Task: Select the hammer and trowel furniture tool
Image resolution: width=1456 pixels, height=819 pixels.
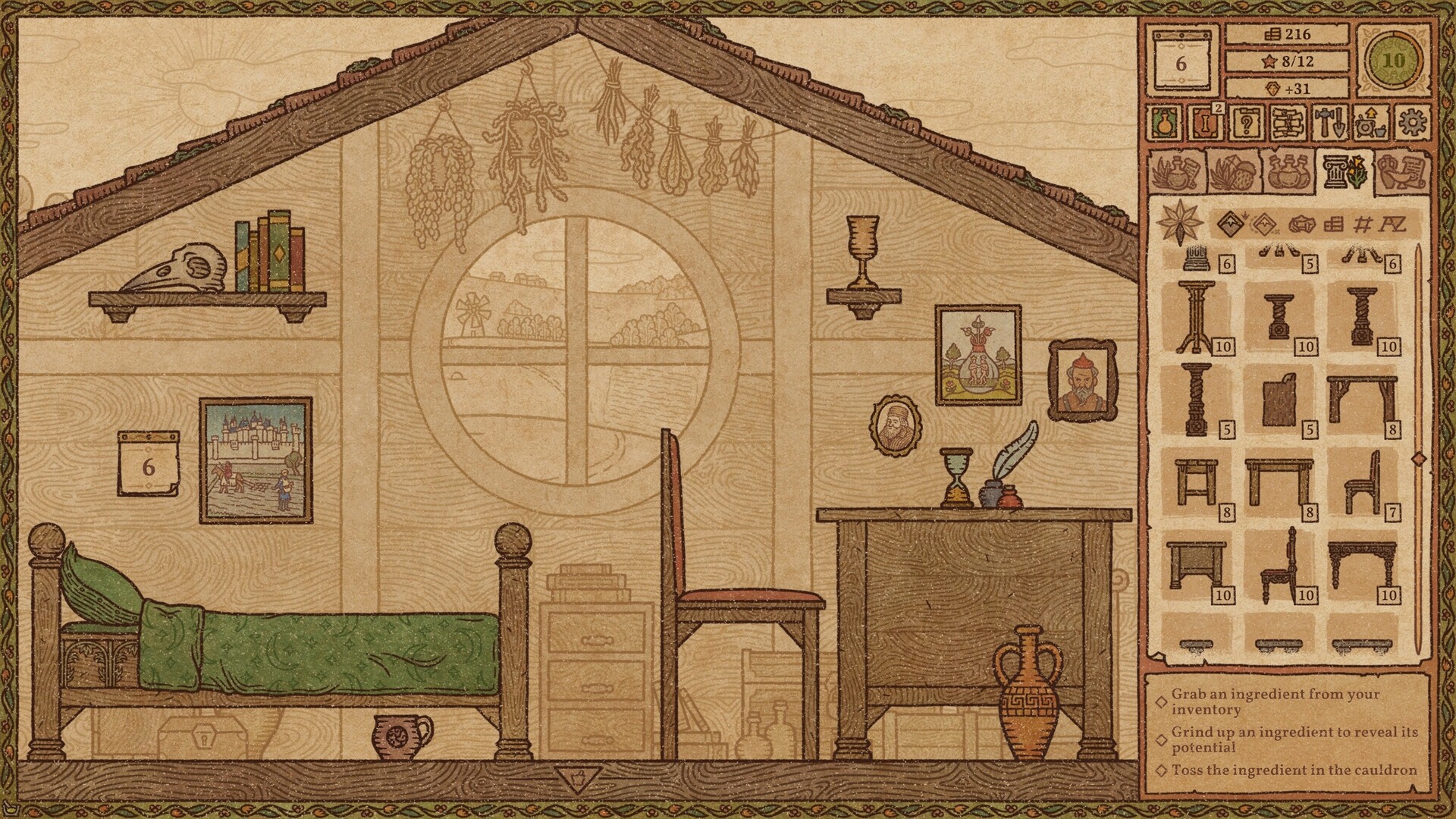Action: [x=1330, y=123]
